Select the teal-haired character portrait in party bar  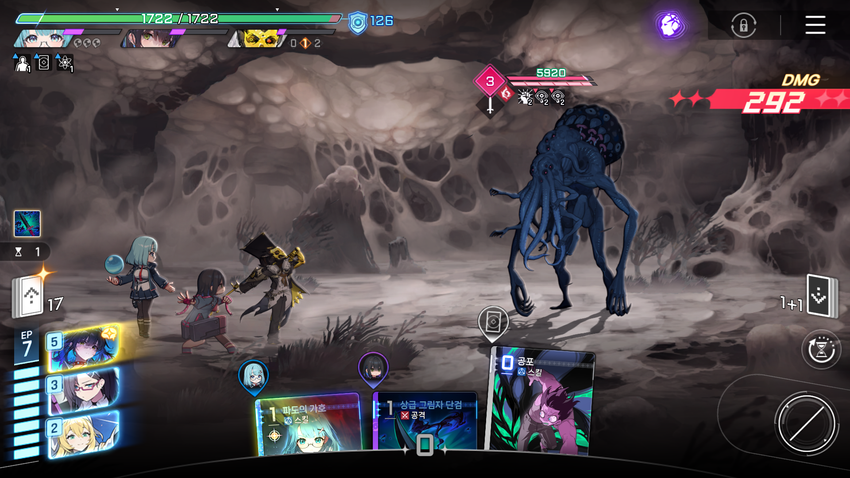(x=42, y=38)
